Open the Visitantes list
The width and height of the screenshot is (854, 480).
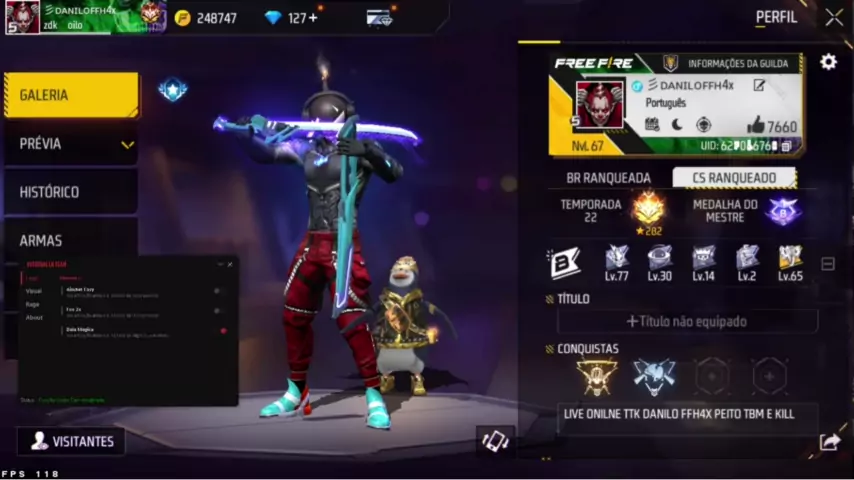pos(71,441)
